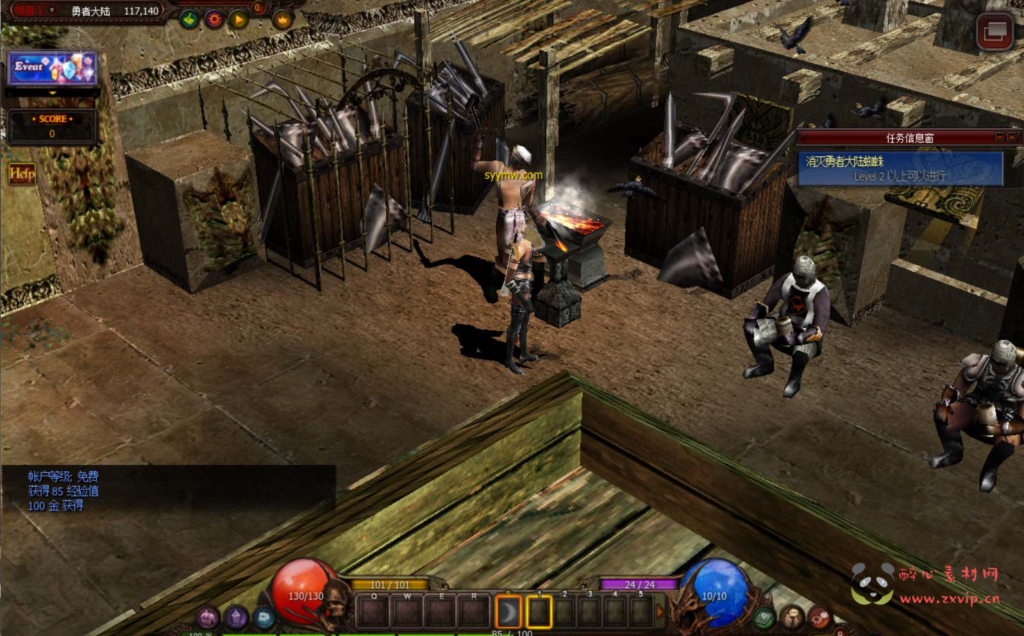Click the red round menu icon
Screen dimensions: 1024x636
(x=819, y=618)
